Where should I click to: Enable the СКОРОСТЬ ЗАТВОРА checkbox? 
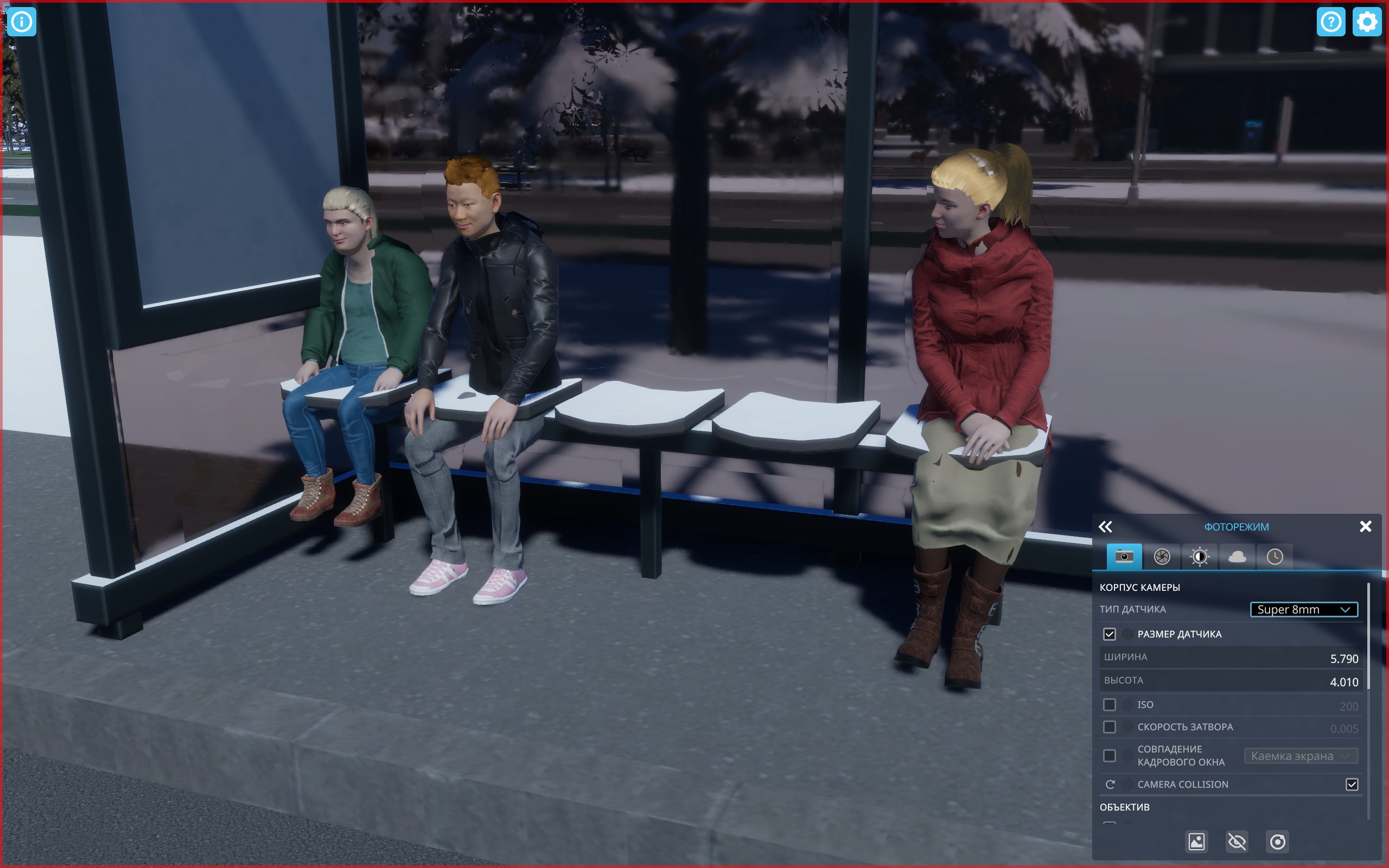pos(1109,726)
